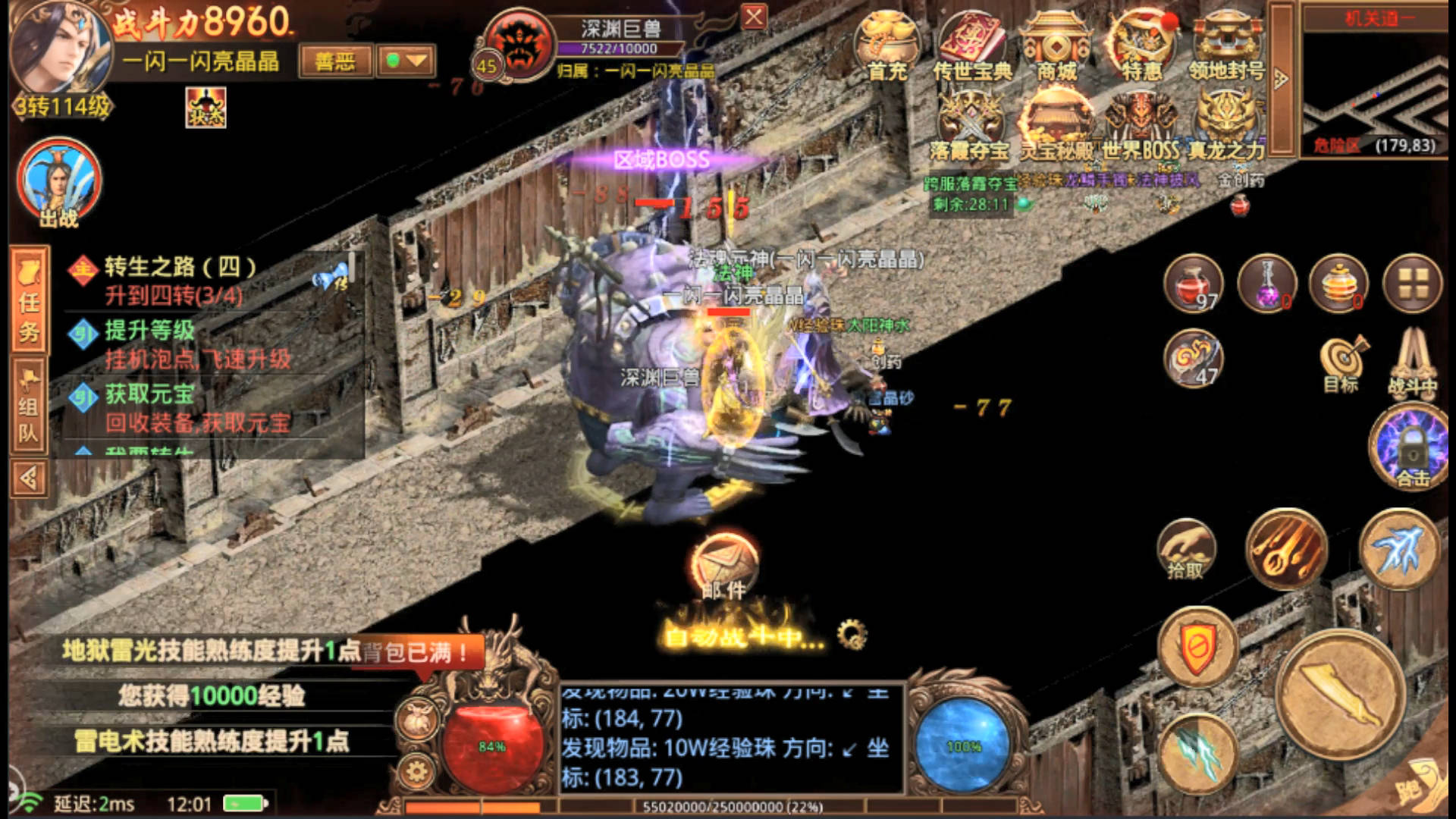Tap the 出战 companion portrait
Viewport: 1456px width, 819px height.
tap(59, 182)
